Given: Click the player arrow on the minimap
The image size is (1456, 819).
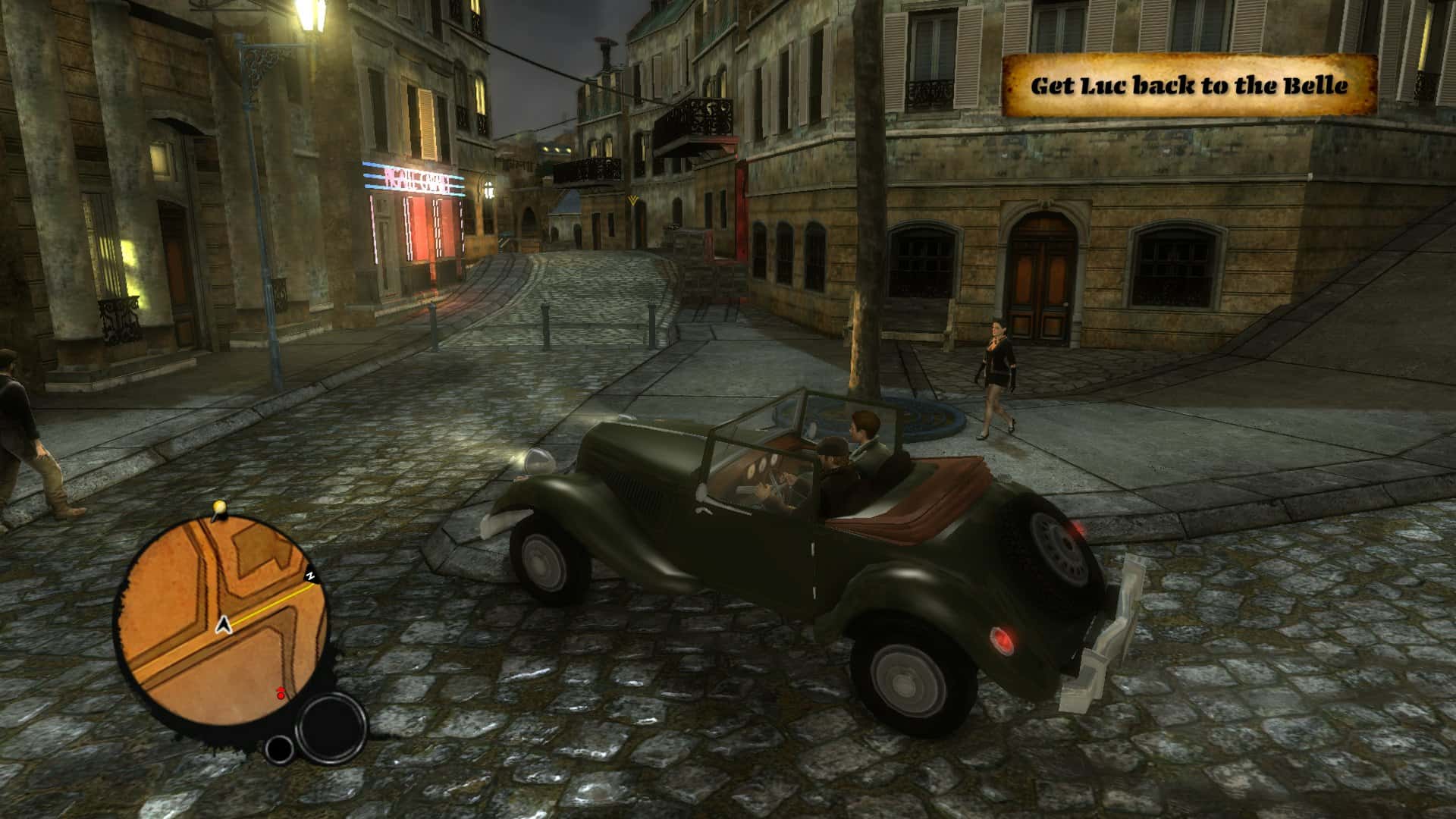Looking at the screenshot, I should coord(222,626).
